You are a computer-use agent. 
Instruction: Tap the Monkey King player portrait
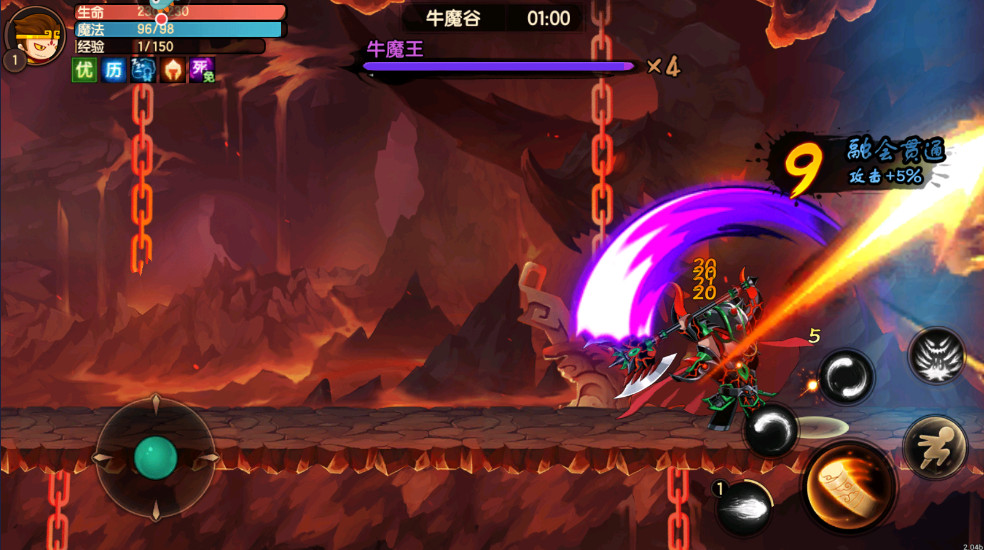point(36,36)
